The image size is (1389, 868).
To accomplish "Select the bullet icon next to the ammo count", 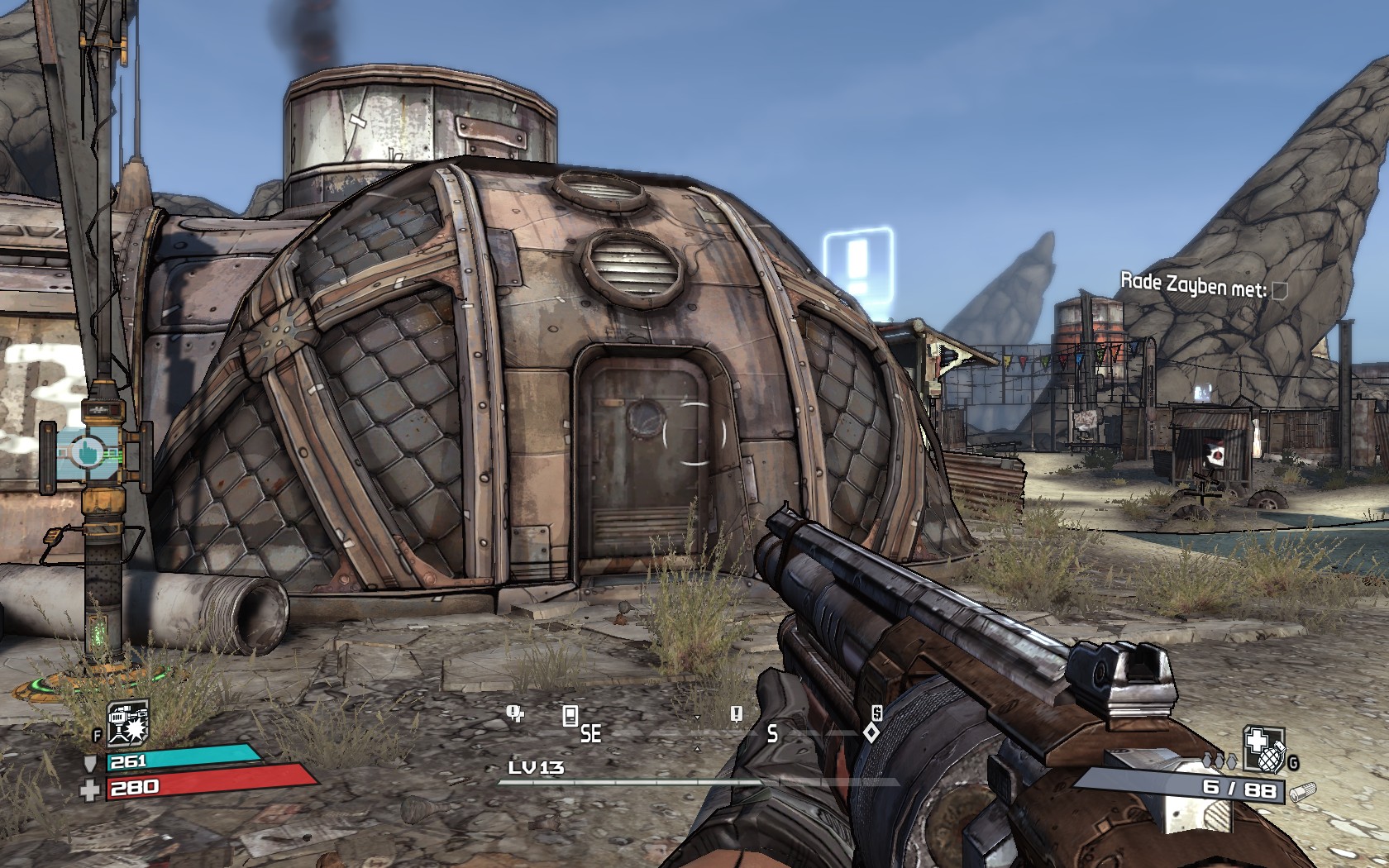I will coord(1304,792).
